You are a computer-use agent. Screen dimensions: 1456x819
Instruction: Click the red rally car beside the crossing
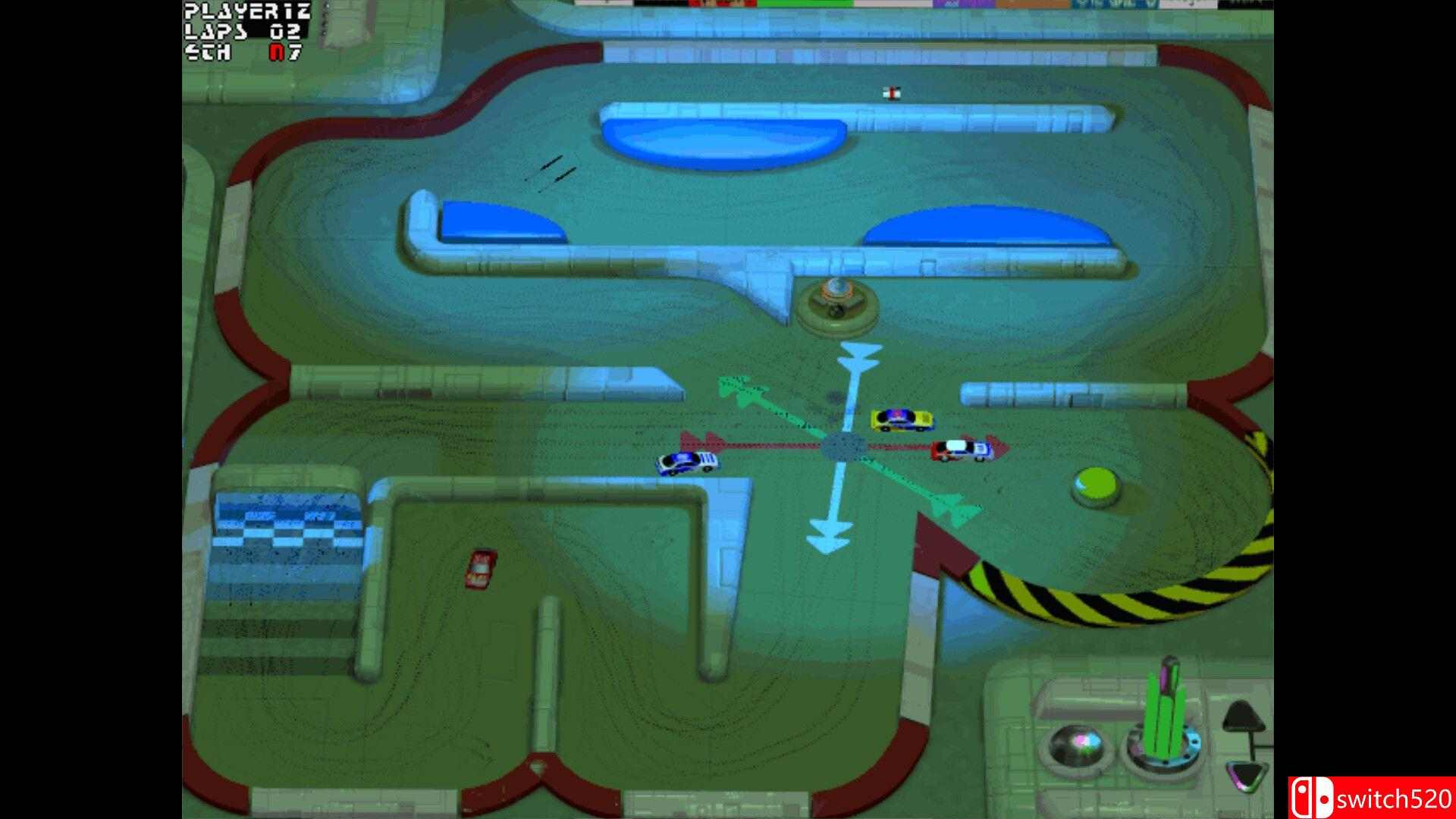pos(962,449)
